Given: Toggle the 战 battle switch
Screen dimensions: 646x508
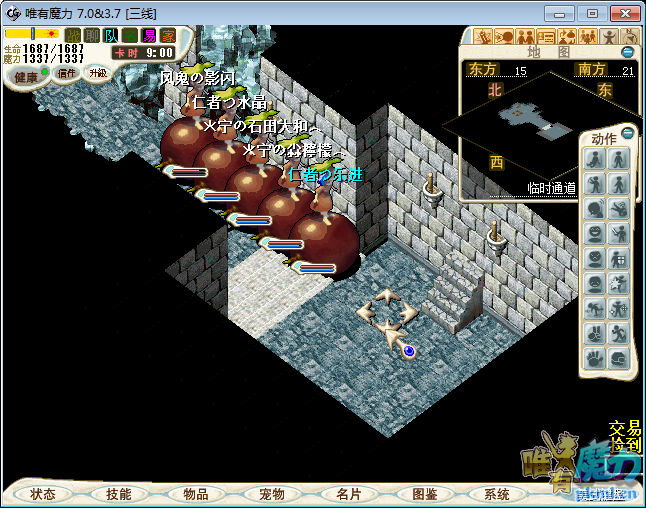Looking at the screenshot, I should (73, 35).
